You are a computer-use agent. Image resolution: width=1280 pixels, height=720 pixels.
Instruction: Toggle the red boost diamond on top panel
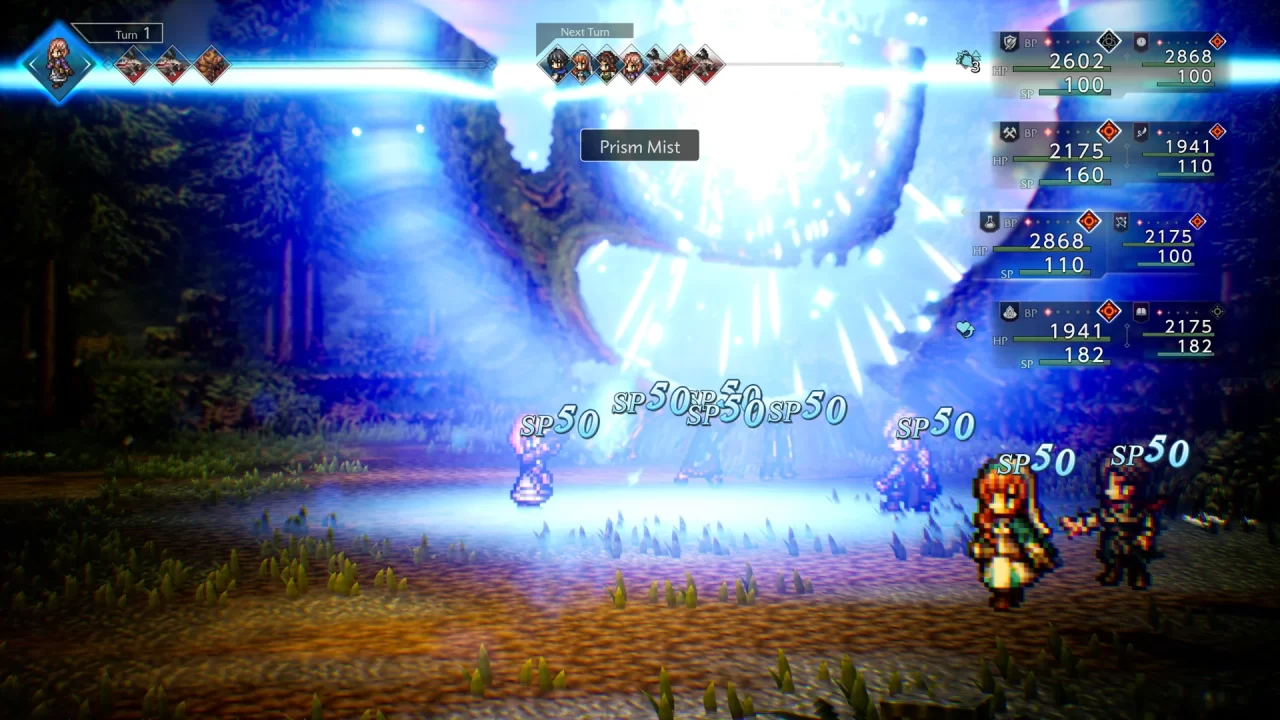point(1218,39)
